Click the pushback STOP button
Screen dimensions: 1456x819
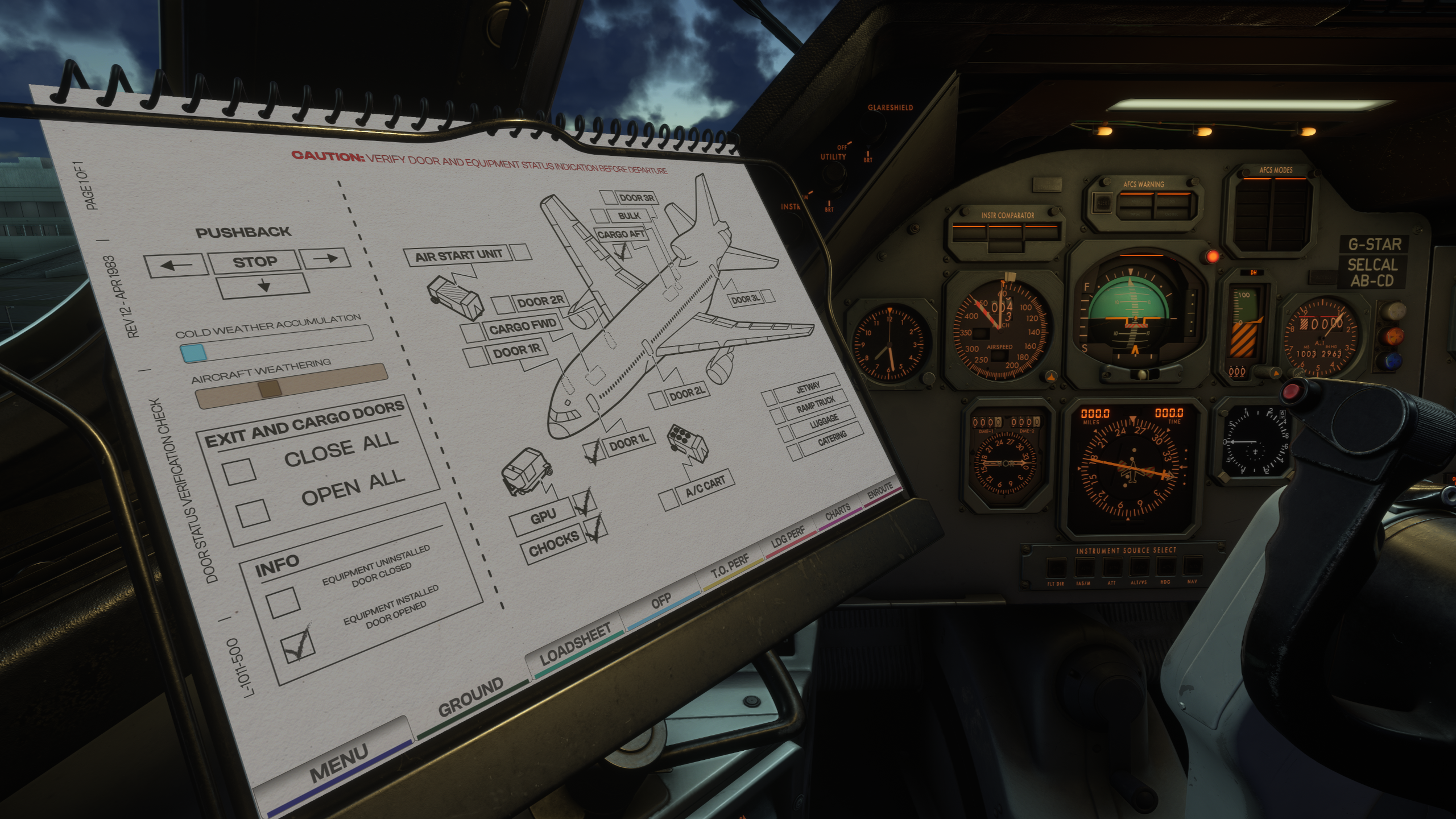254,262
